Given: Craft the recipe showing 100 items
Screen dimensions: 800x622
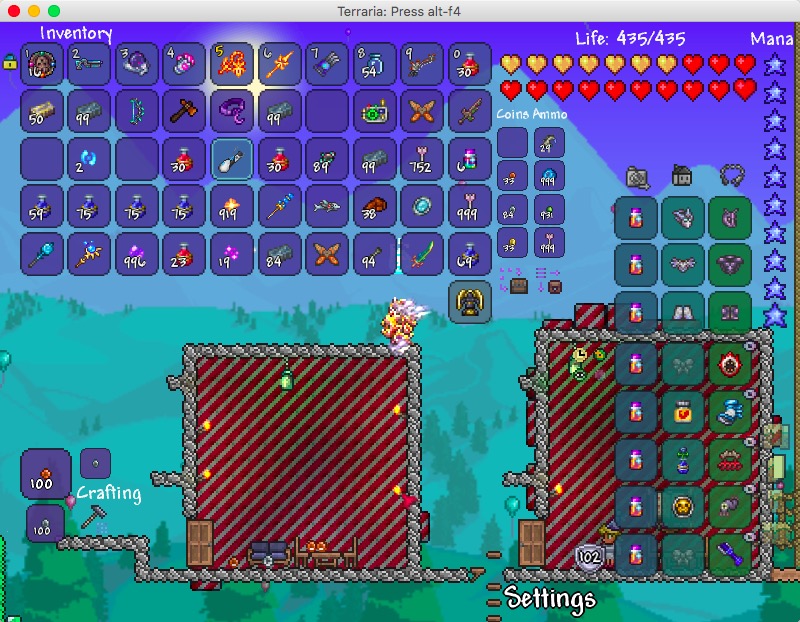Looking at the screenshot, I should pyautogui.click(x=45, y=473).
